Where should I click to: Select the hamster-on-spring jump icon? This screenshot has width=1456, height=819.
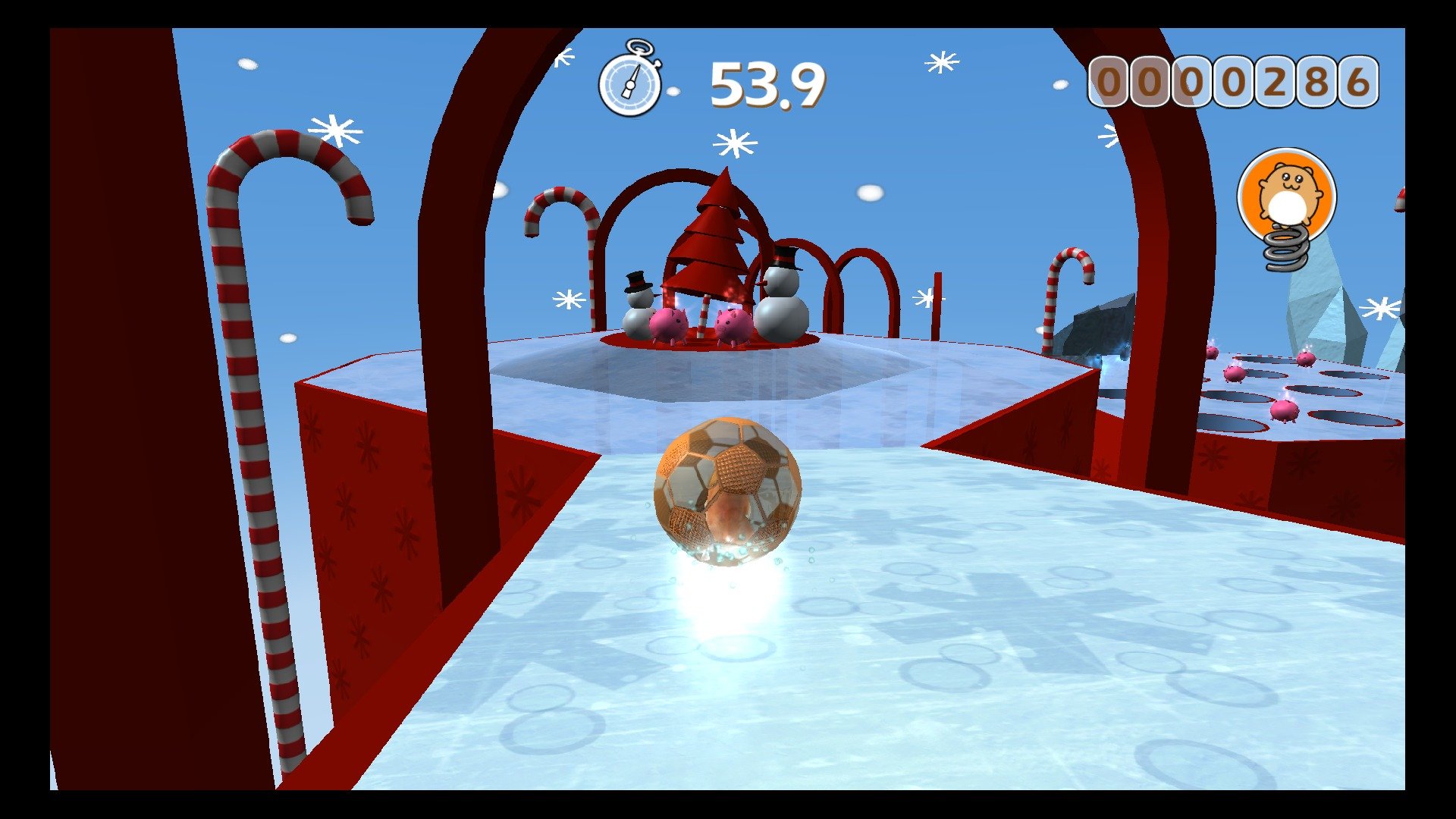point(1287,205)
